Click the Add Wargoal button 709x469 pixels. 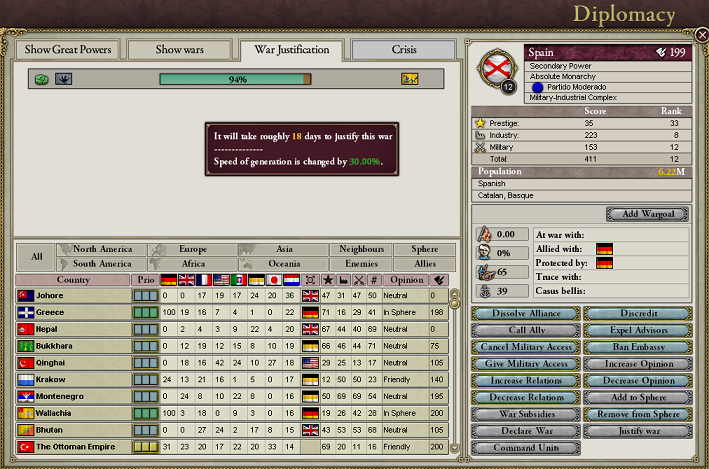[649, 214]
